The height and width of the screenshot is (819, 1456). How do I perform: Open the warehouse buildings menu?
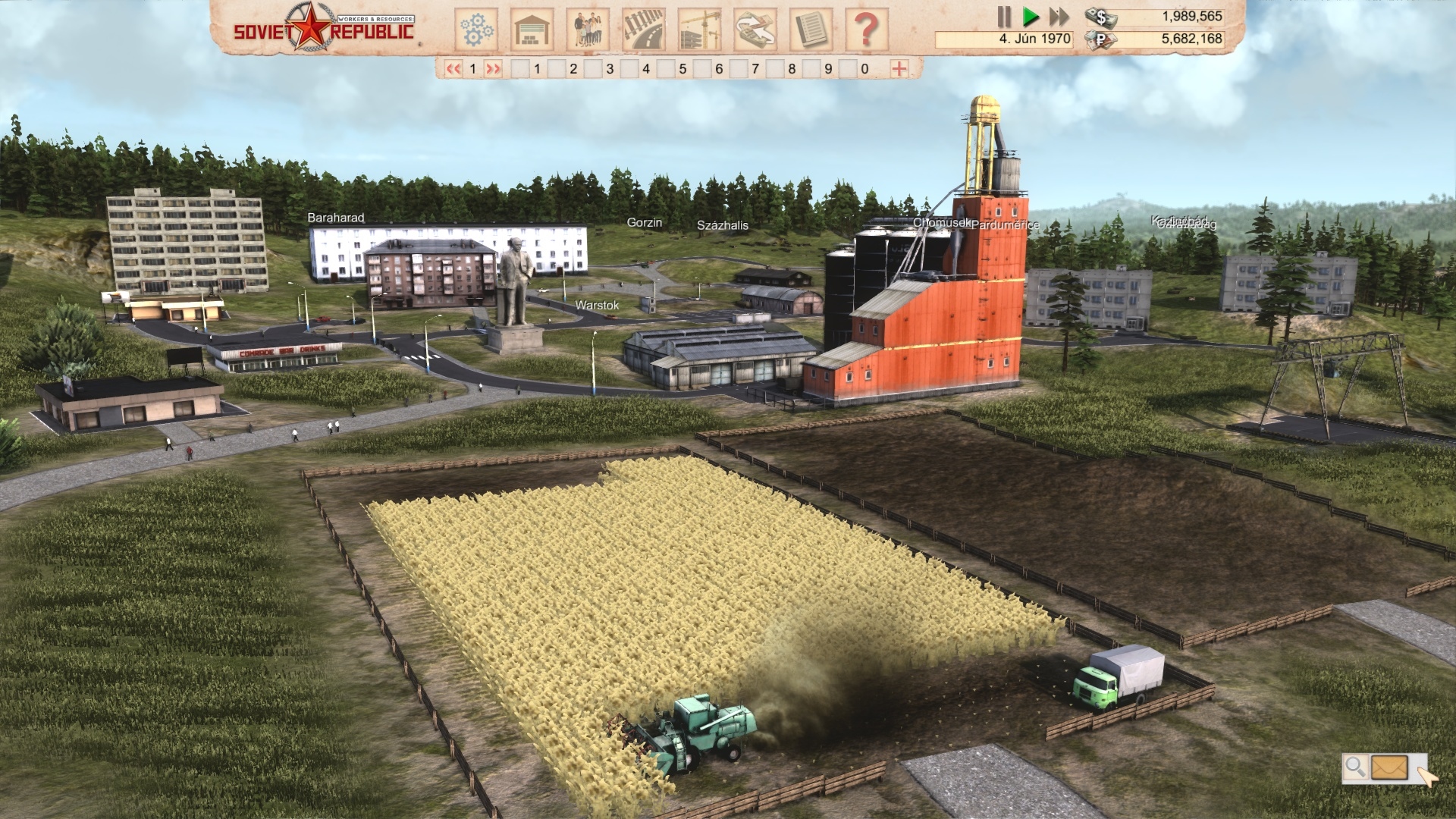(x=532, y=30)
